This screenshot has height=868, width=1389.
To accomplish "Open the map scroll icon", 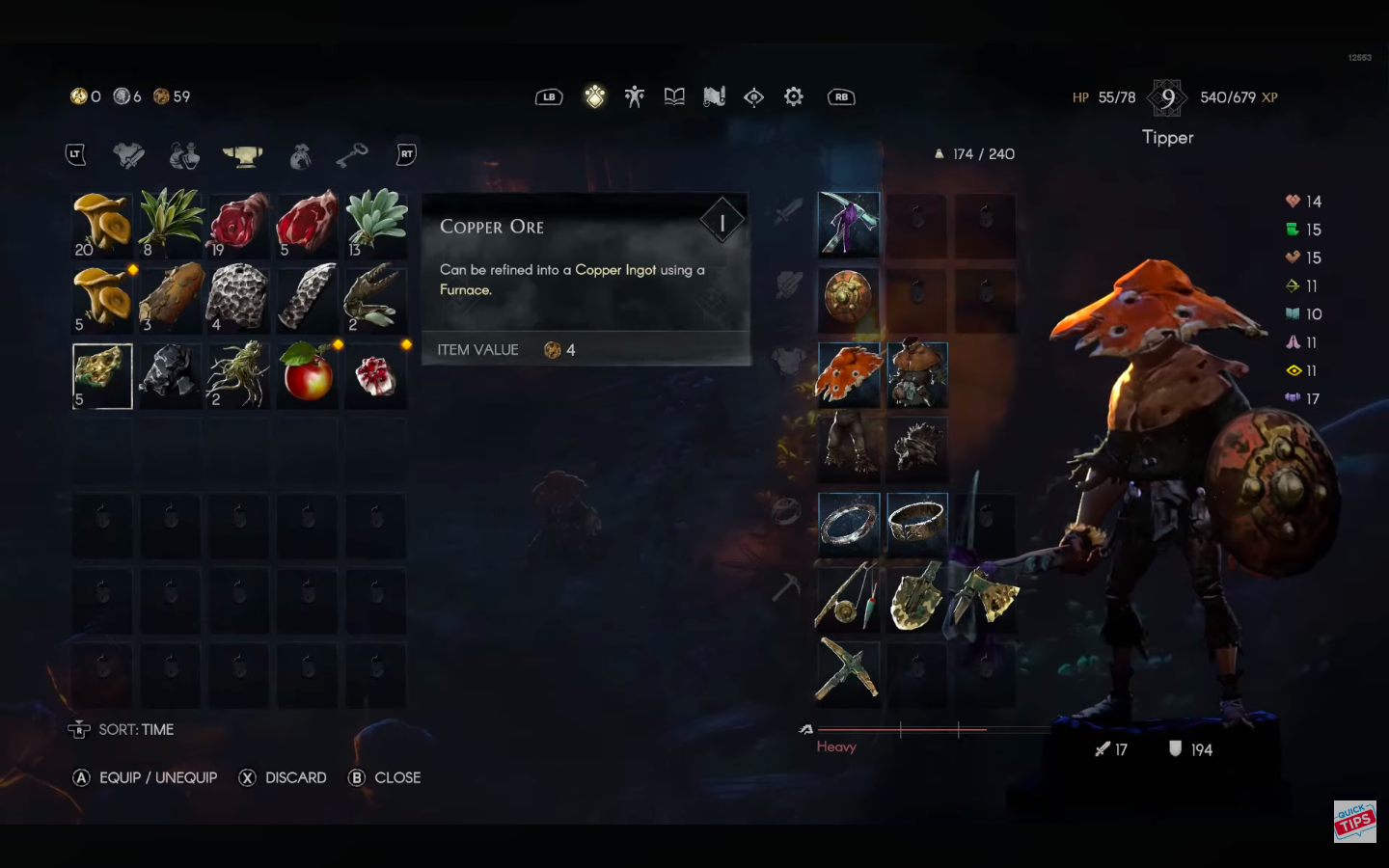I will (714, 95).
